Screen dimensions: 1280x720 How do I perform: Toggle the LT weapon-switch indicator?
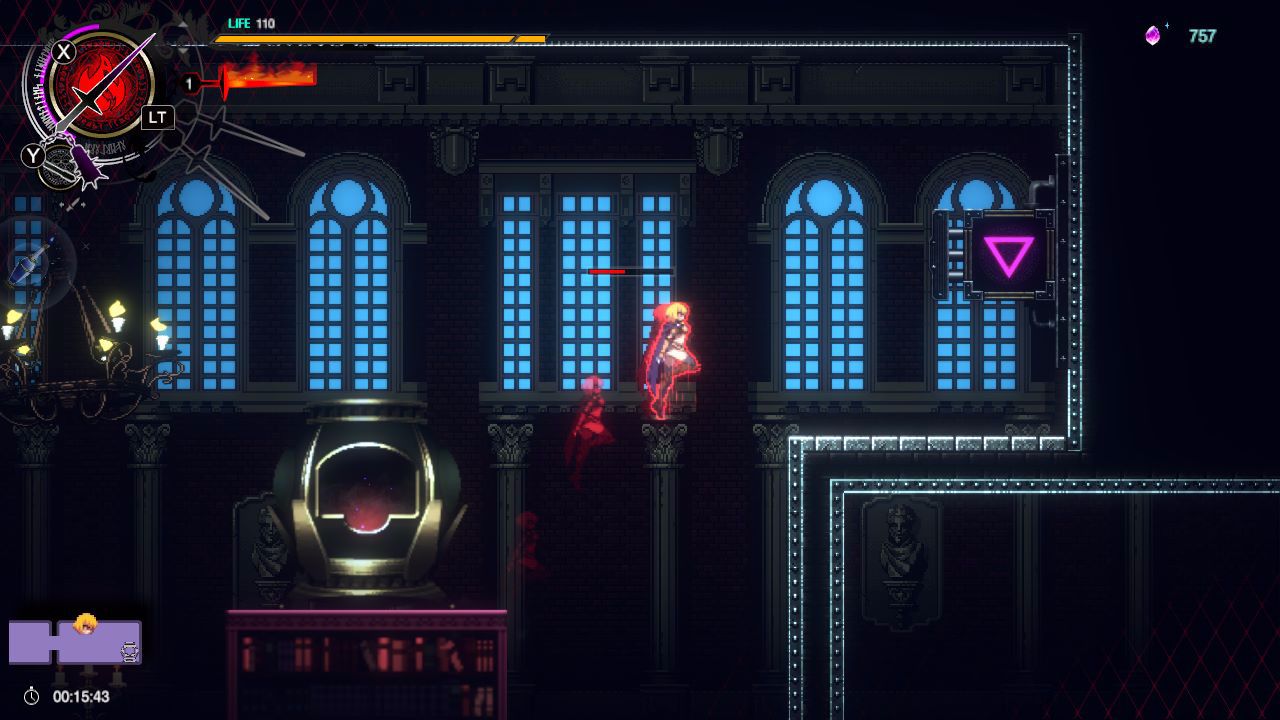point(158,117)
